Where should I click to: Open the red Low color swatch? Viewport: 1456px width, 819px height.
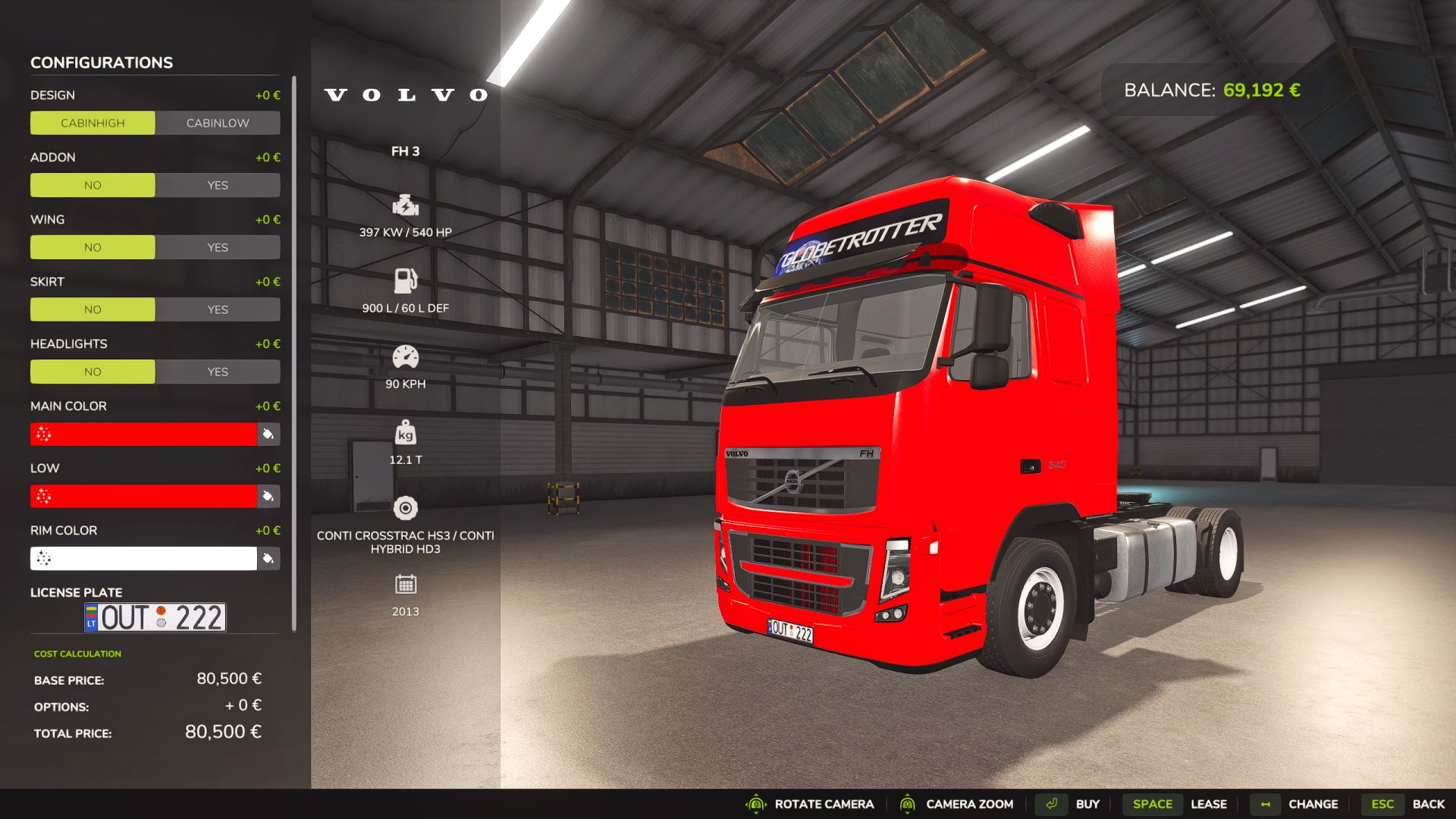(144, 496)
